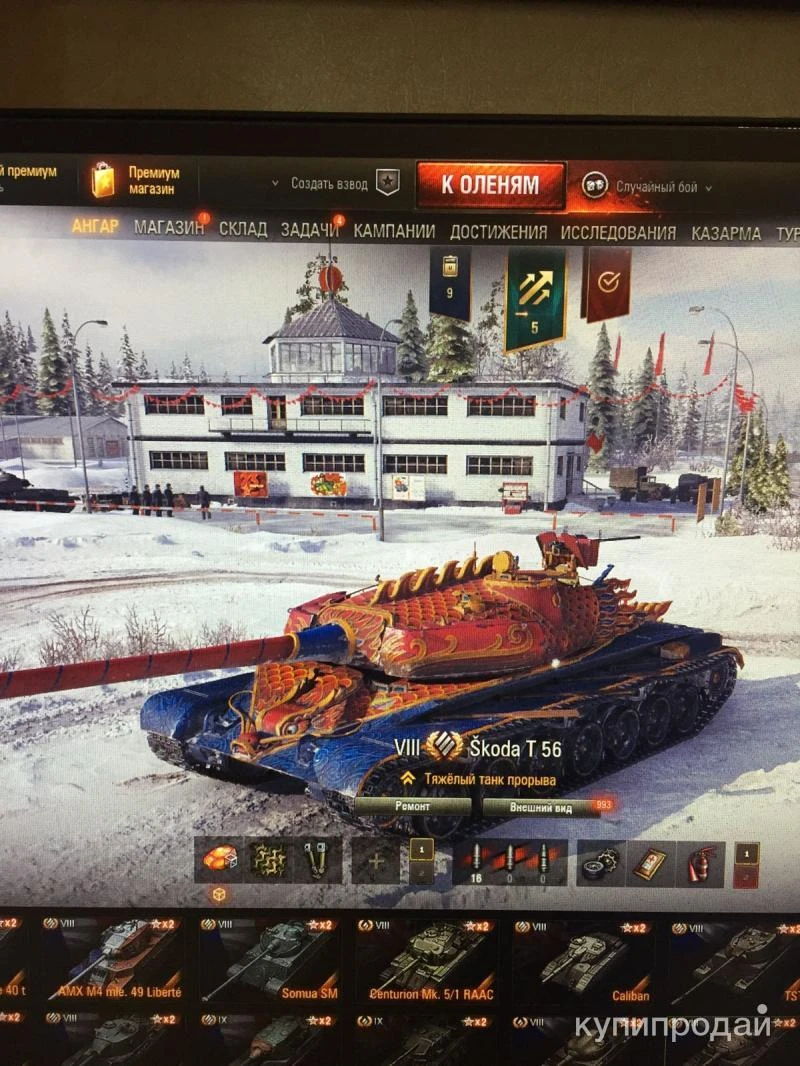Screen dimensions: 800x1066
Task: Show the Задачи tab
Action: [x=309, y=230]
